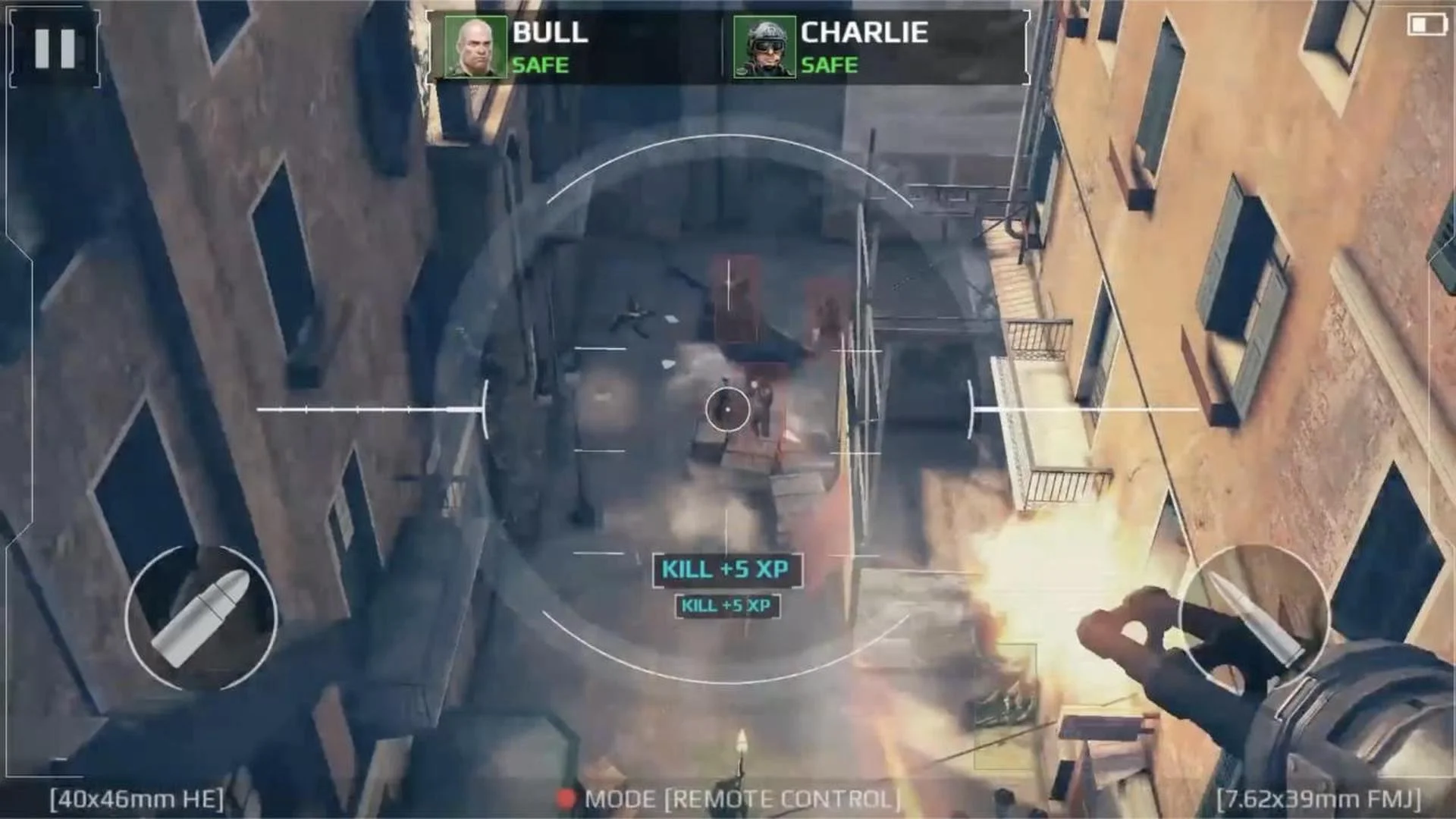Viewport: 1456px width, 819px height.
Task: Toggle Bull's SAFE status indicator
Action: coord(540,65)
